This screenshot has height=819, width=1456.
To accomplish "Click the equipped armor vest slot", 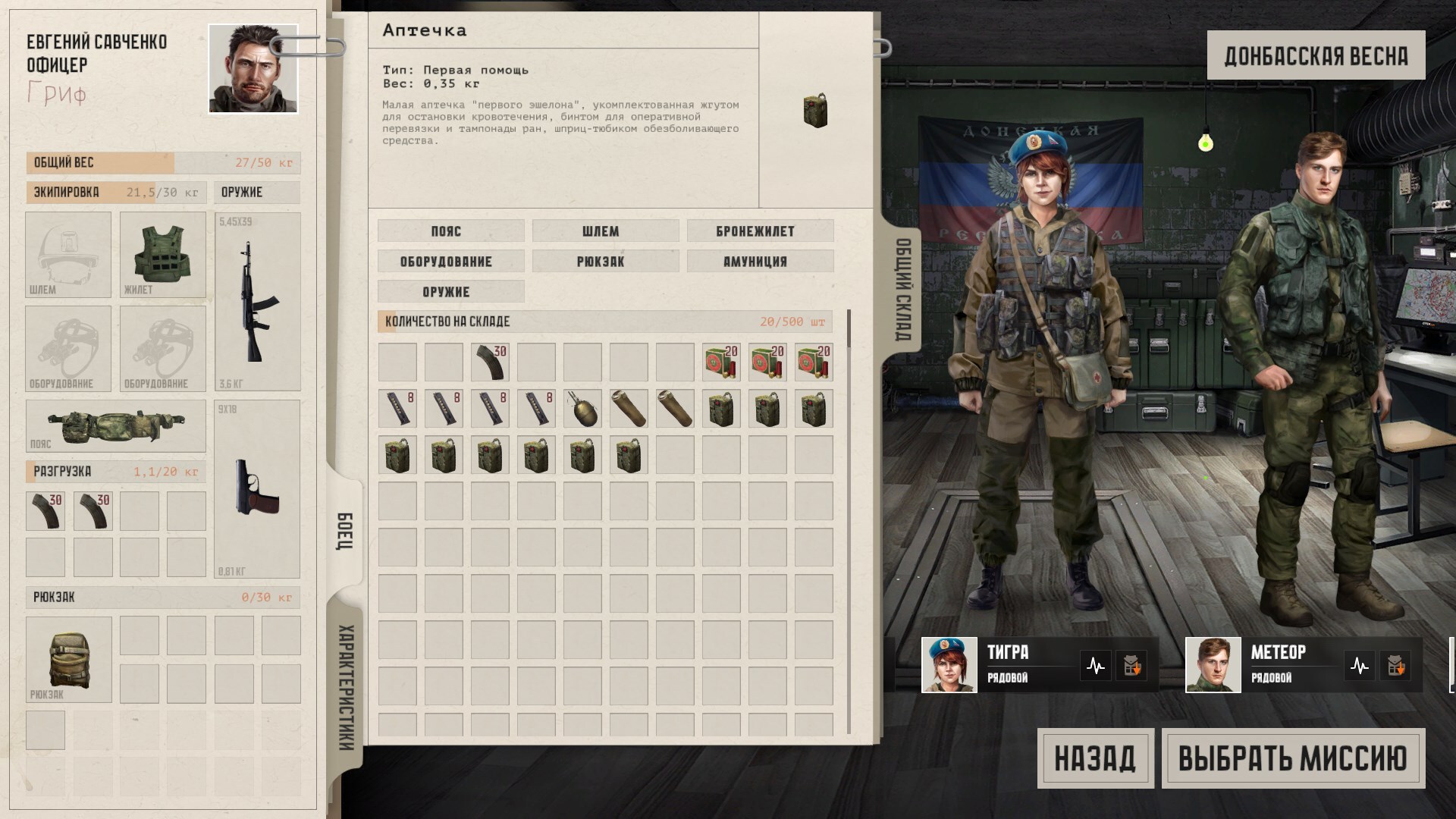I will click(162, 254).
